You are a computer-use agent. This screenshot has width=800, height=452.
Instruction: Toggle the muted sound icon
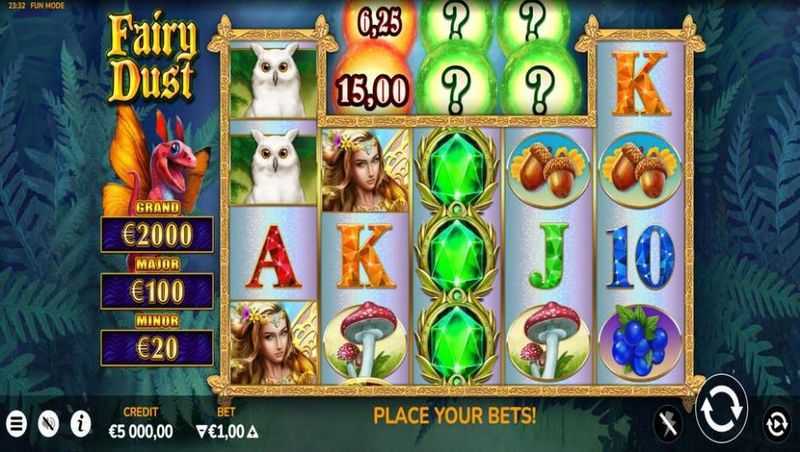(47, 422)
